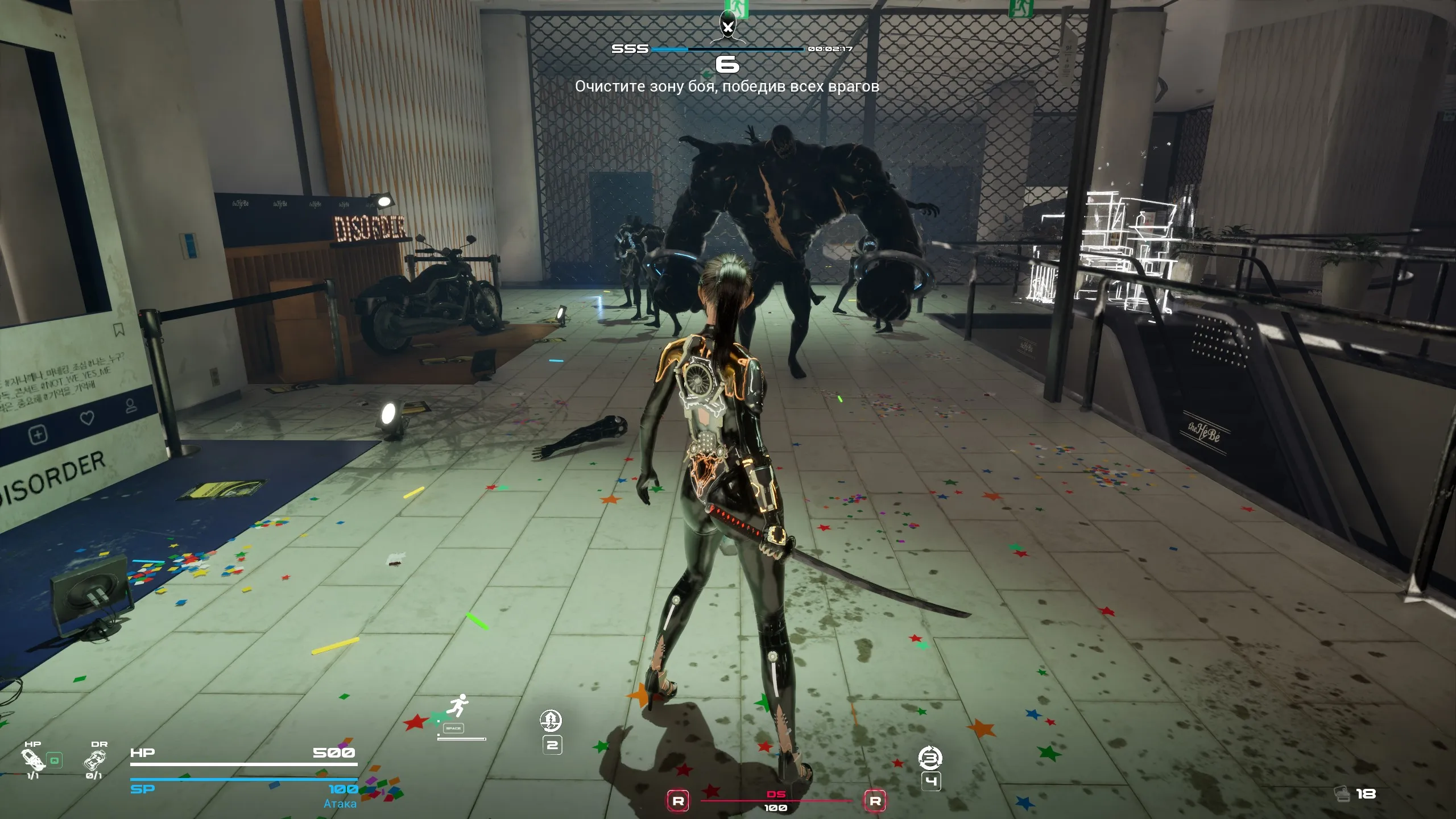Activate the running figure dash icon
This screenshot has width=1456, height=819.
tap(458, 706)
